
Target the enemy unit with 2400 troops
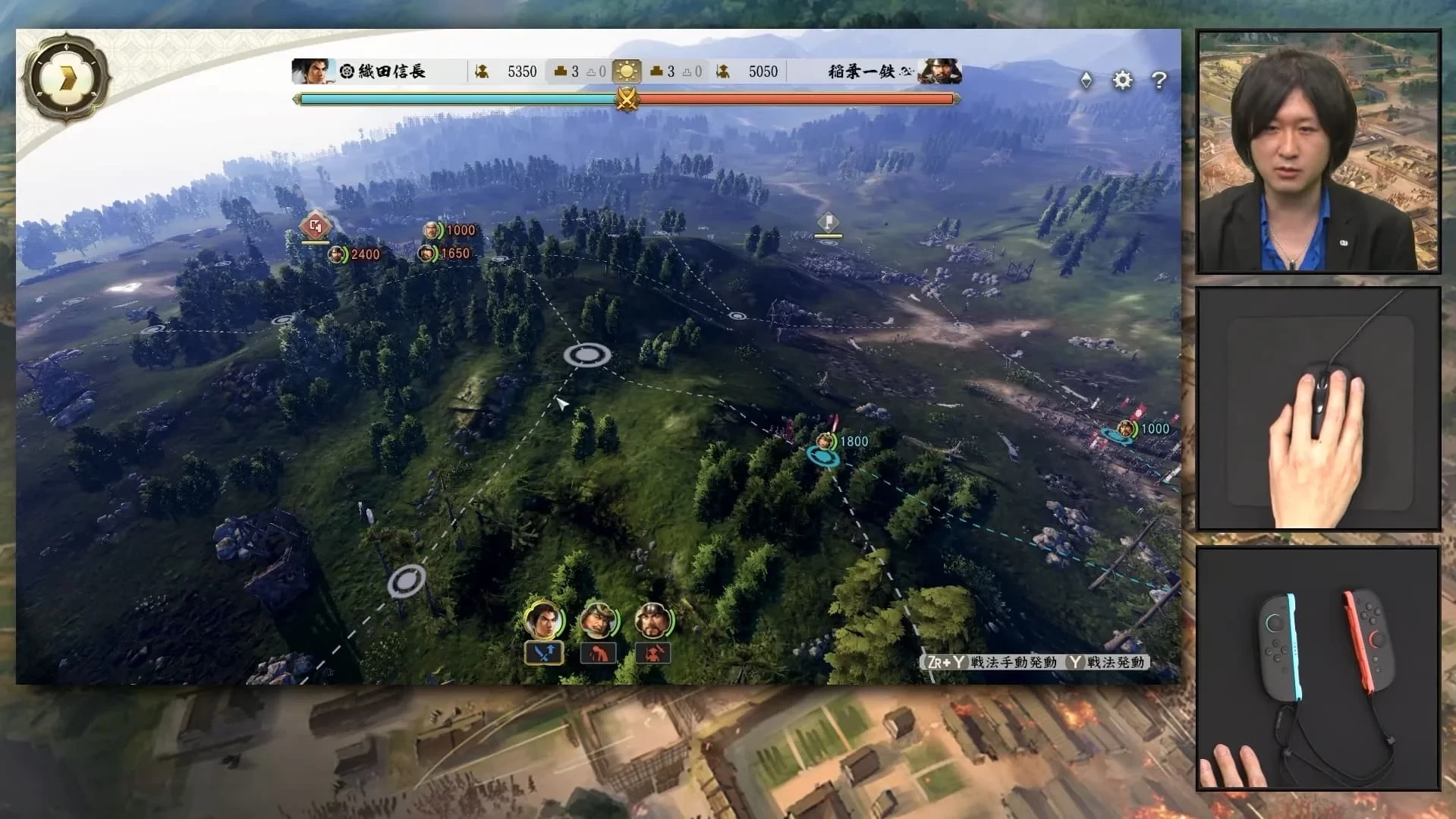click(337, 255)
